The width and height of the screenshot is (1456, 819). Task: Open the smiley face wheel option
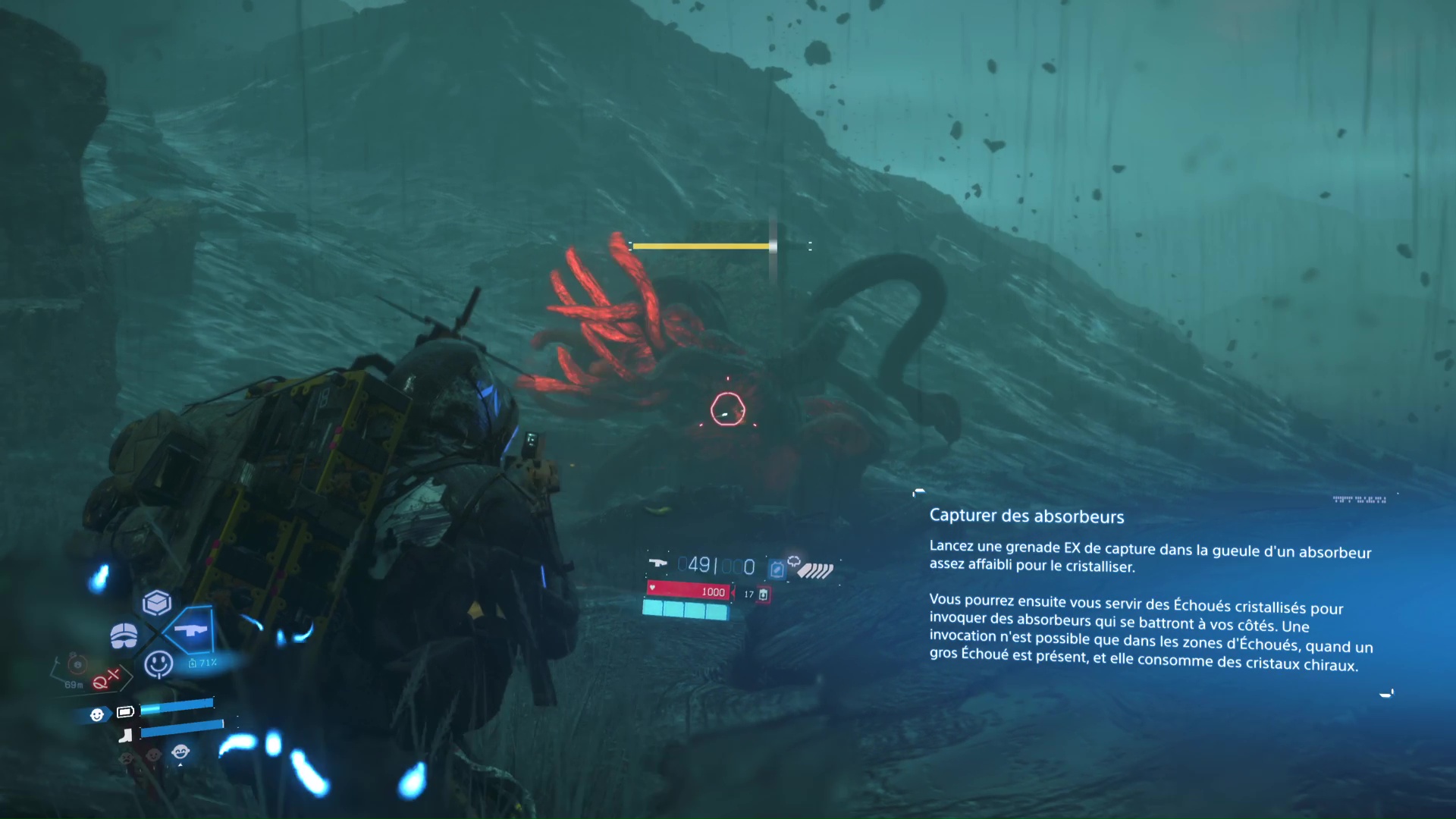coord(158,664)
